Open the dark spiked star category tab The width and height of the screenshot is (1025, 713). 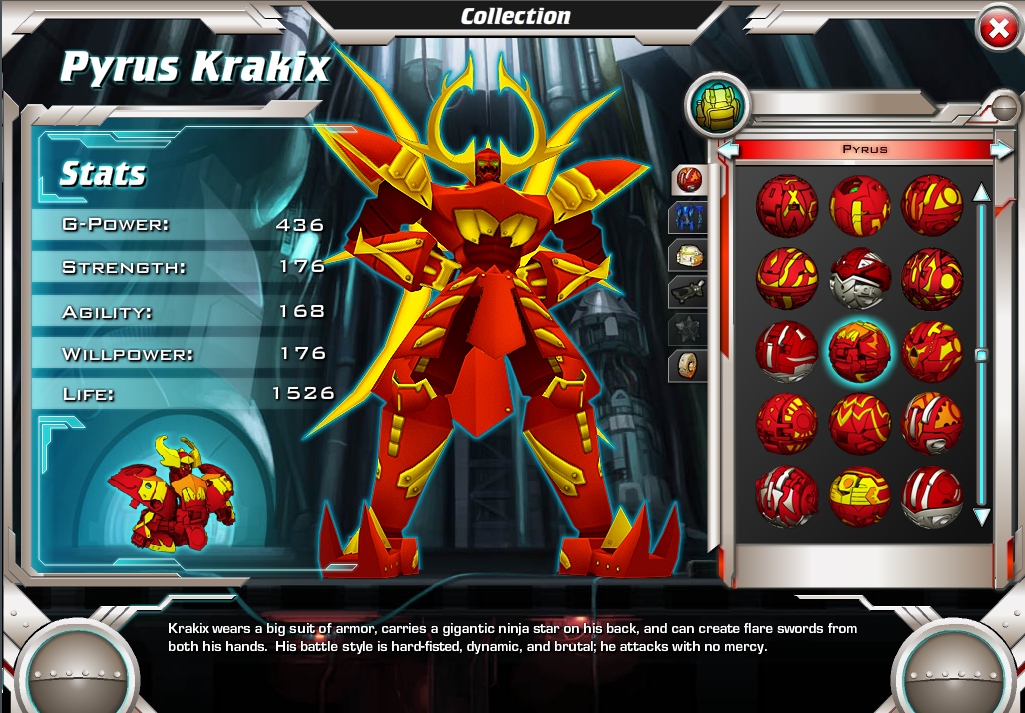click(689, 329)
